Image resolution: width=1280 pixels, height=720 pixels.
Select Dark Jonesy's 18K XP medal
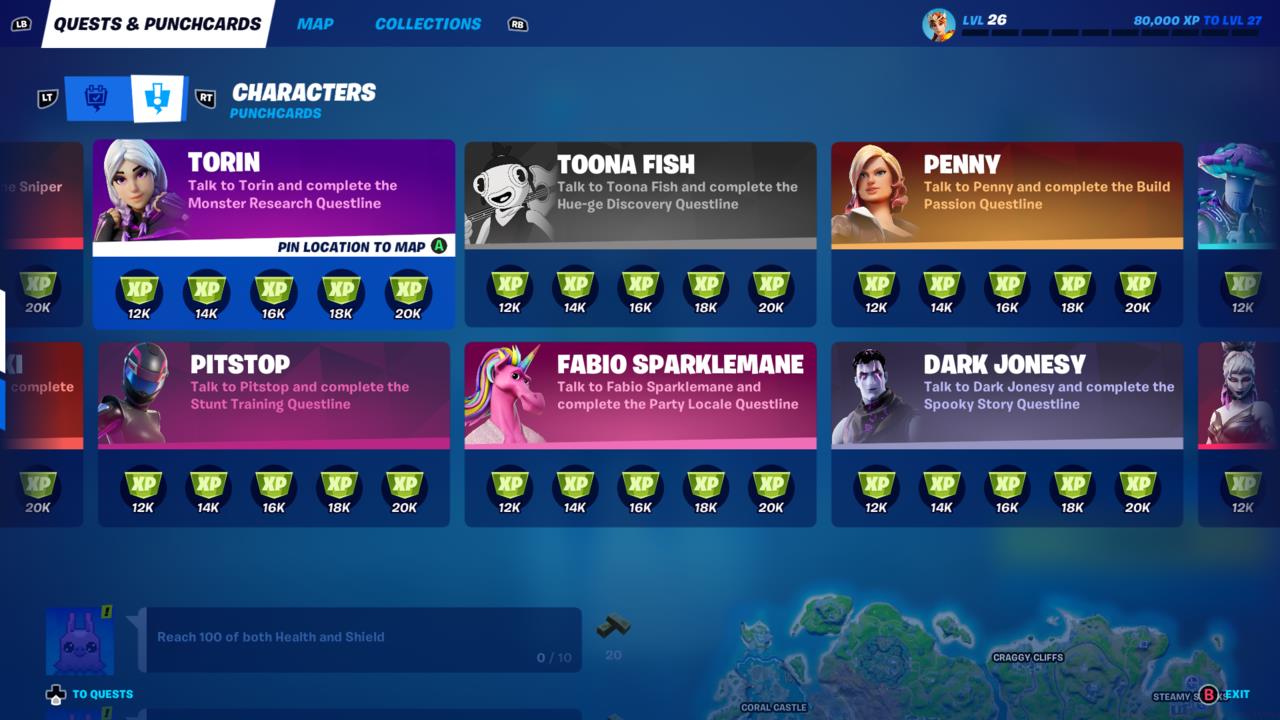(1072, 489)
